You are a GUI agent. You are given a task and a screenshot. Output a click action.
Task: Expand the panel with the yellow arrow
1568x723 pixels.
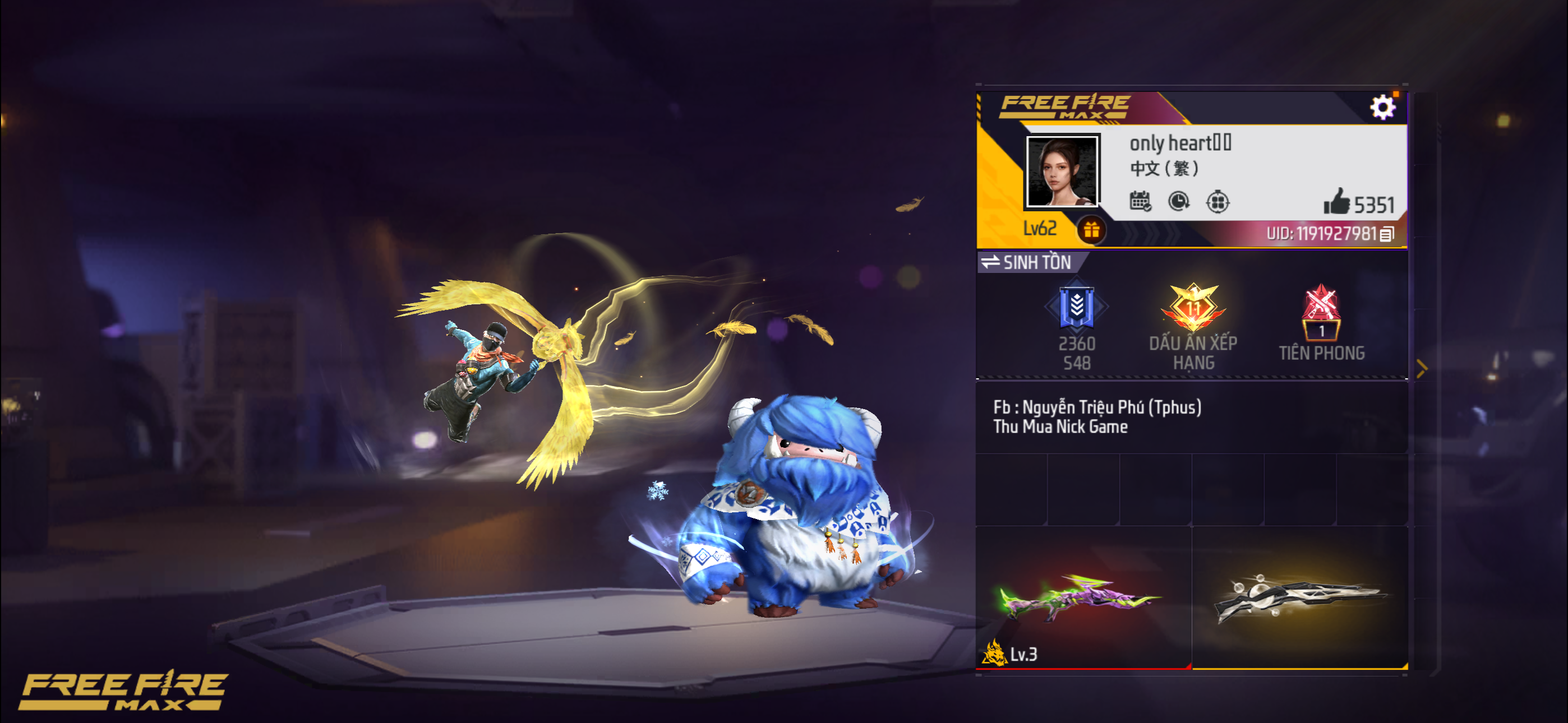click(1422, 369)
